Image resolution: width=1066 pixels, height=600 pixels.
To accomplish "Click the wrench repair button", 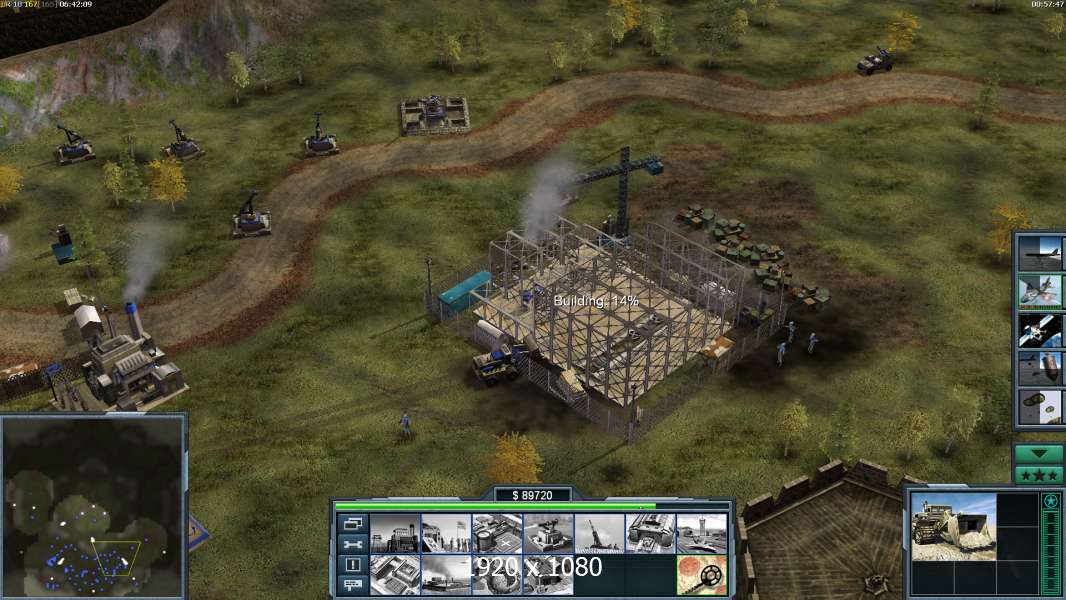I will click(351, 544).
